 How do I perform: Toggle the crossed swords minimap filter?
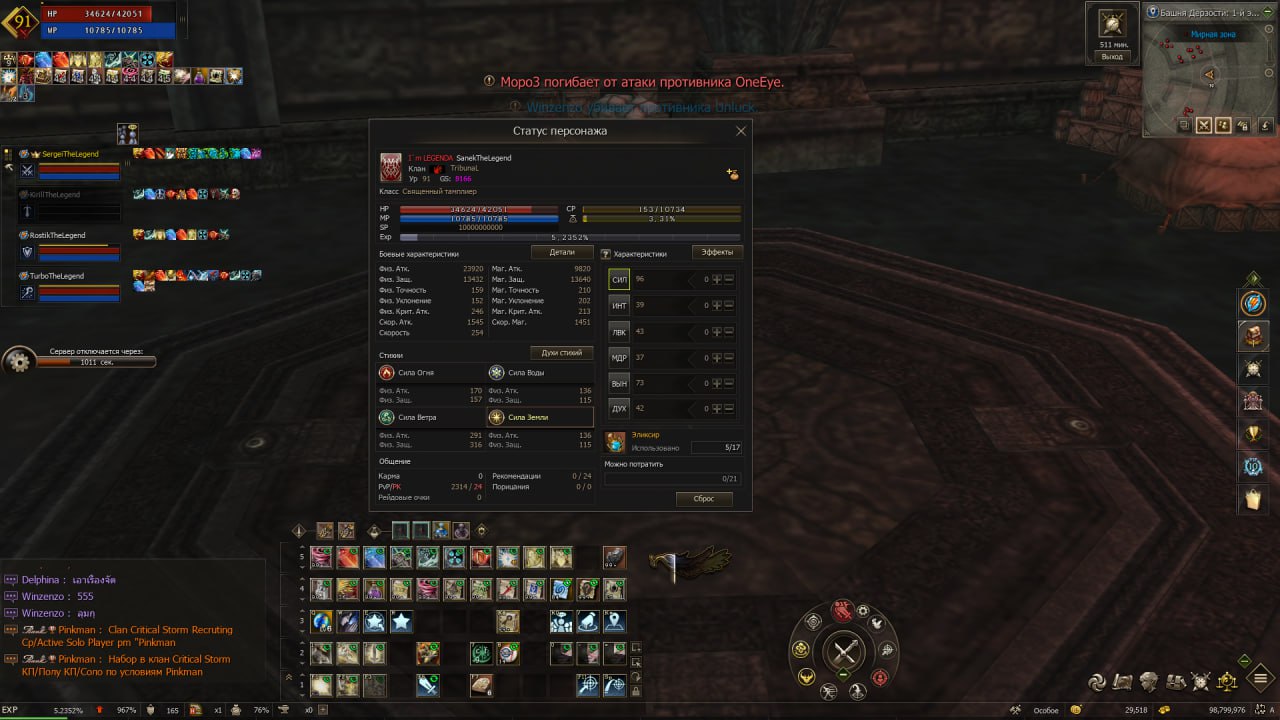(x=1203, y=125)
